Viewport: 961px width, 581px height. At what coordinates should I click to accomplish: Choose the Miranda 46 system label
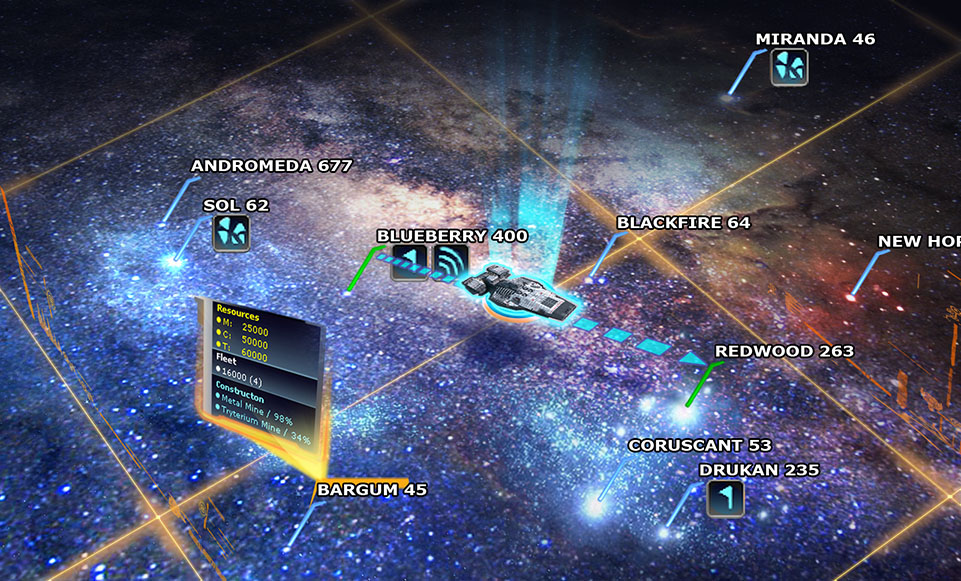[x=815, y=40]
